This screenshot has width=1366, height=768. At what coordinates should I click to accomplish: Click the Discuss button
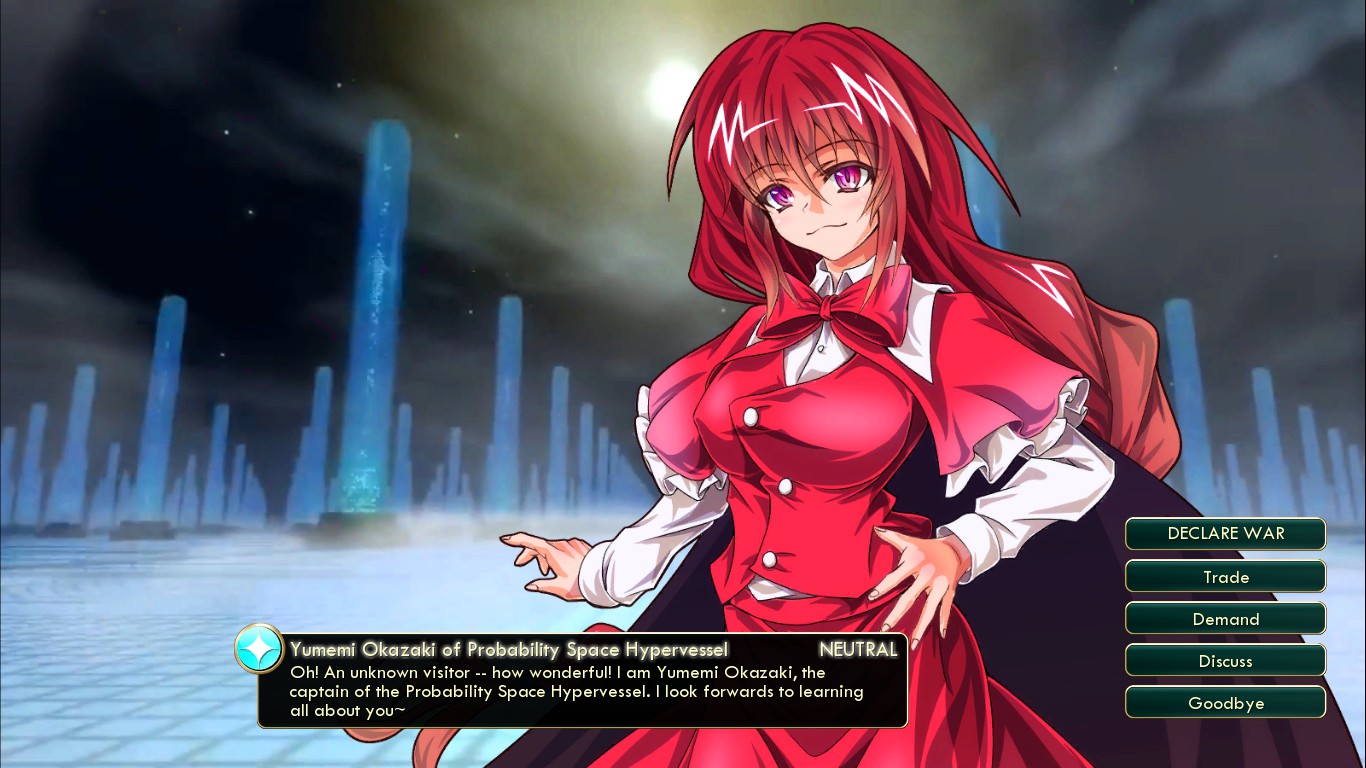pos(1225,661)
